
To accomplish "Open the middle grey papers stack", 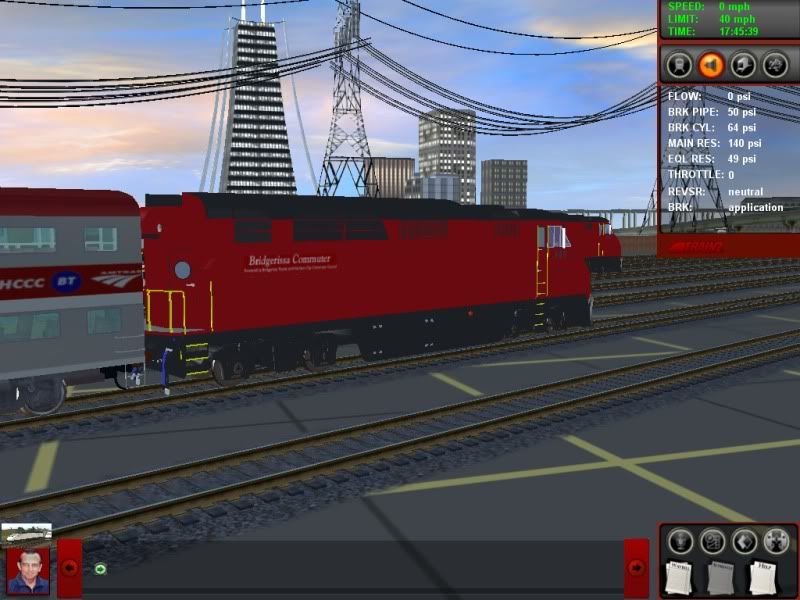I will coord(721,578).
